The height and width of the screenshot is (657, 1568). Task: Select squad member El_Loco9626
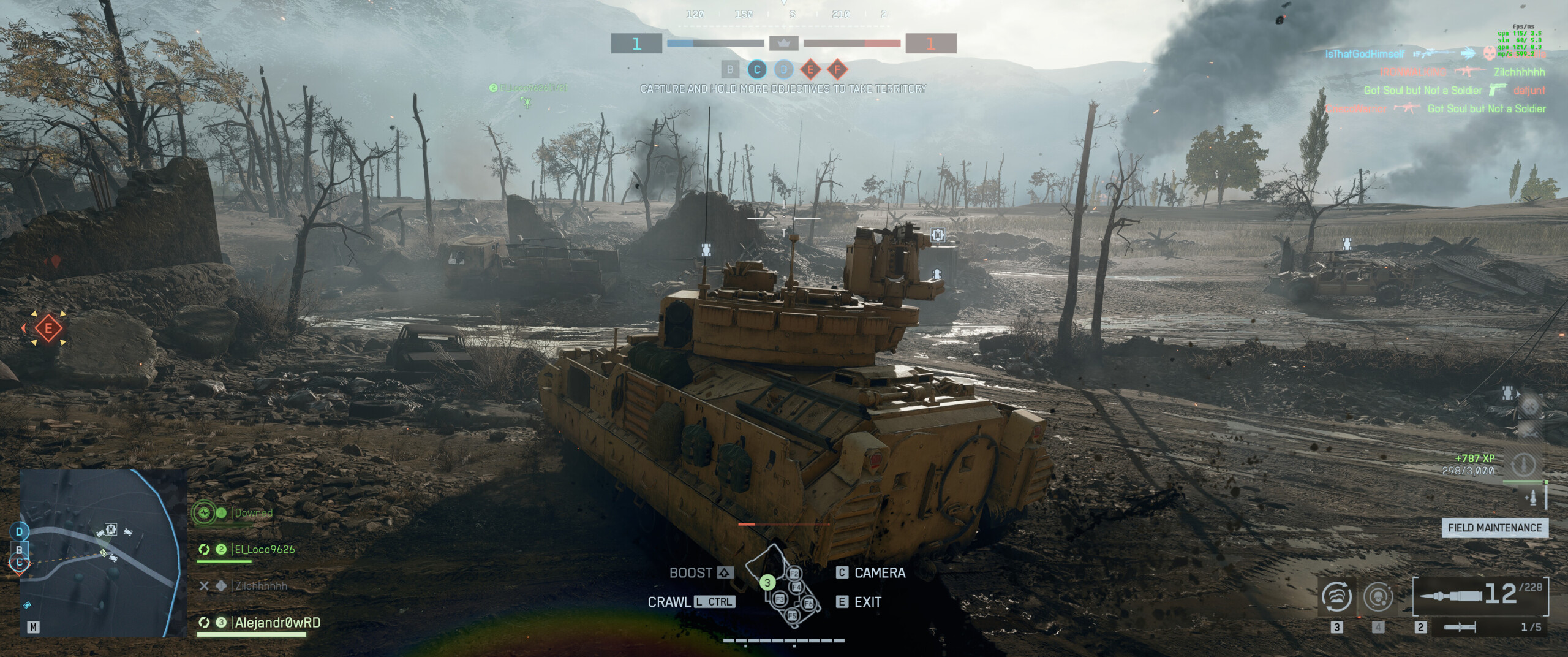click(264, 550)
